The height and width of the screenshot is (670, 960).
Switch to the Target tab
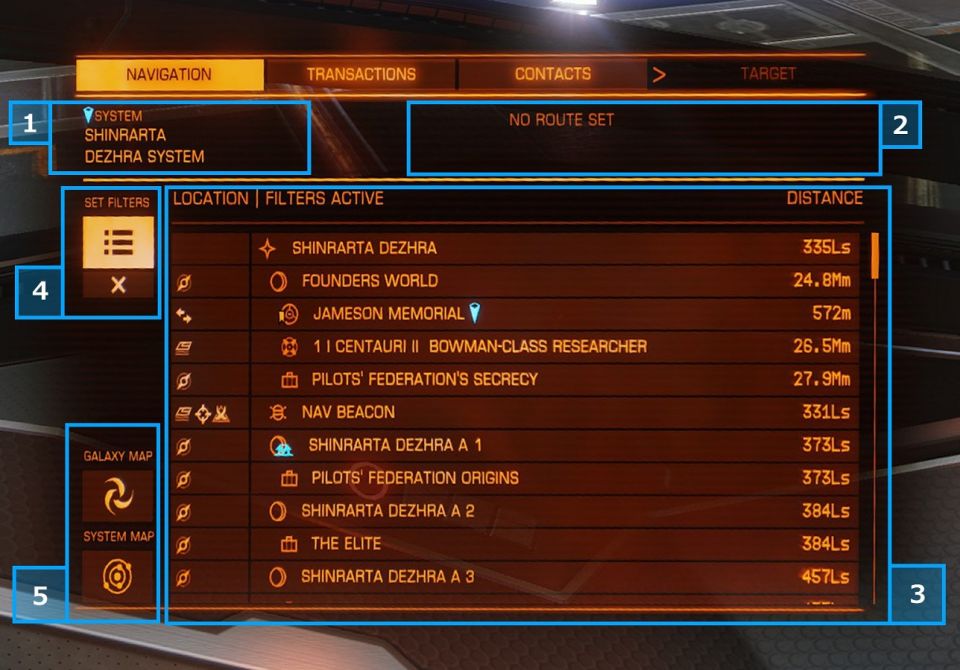click(767, 74)
